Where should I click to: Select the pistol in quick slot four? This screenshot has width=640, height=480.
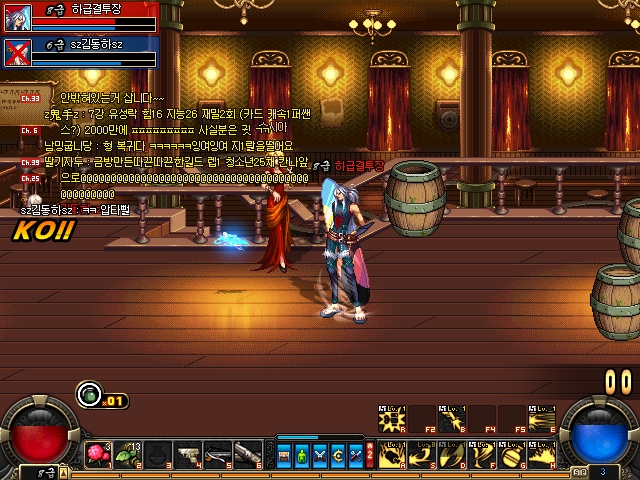point(189,454)
